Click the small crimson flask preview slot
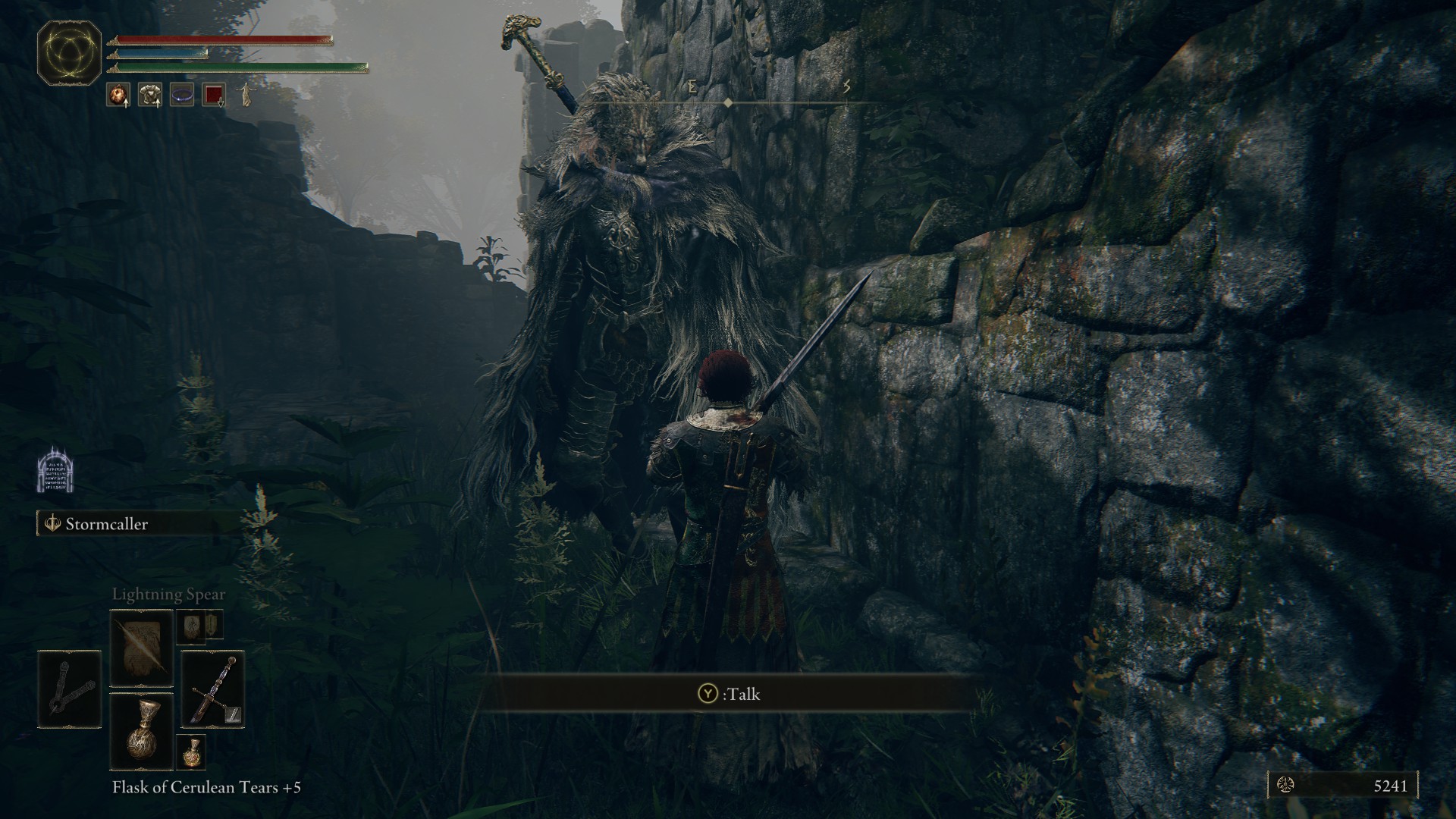The width and height of the screenshot is (1456, 819). 190,752
